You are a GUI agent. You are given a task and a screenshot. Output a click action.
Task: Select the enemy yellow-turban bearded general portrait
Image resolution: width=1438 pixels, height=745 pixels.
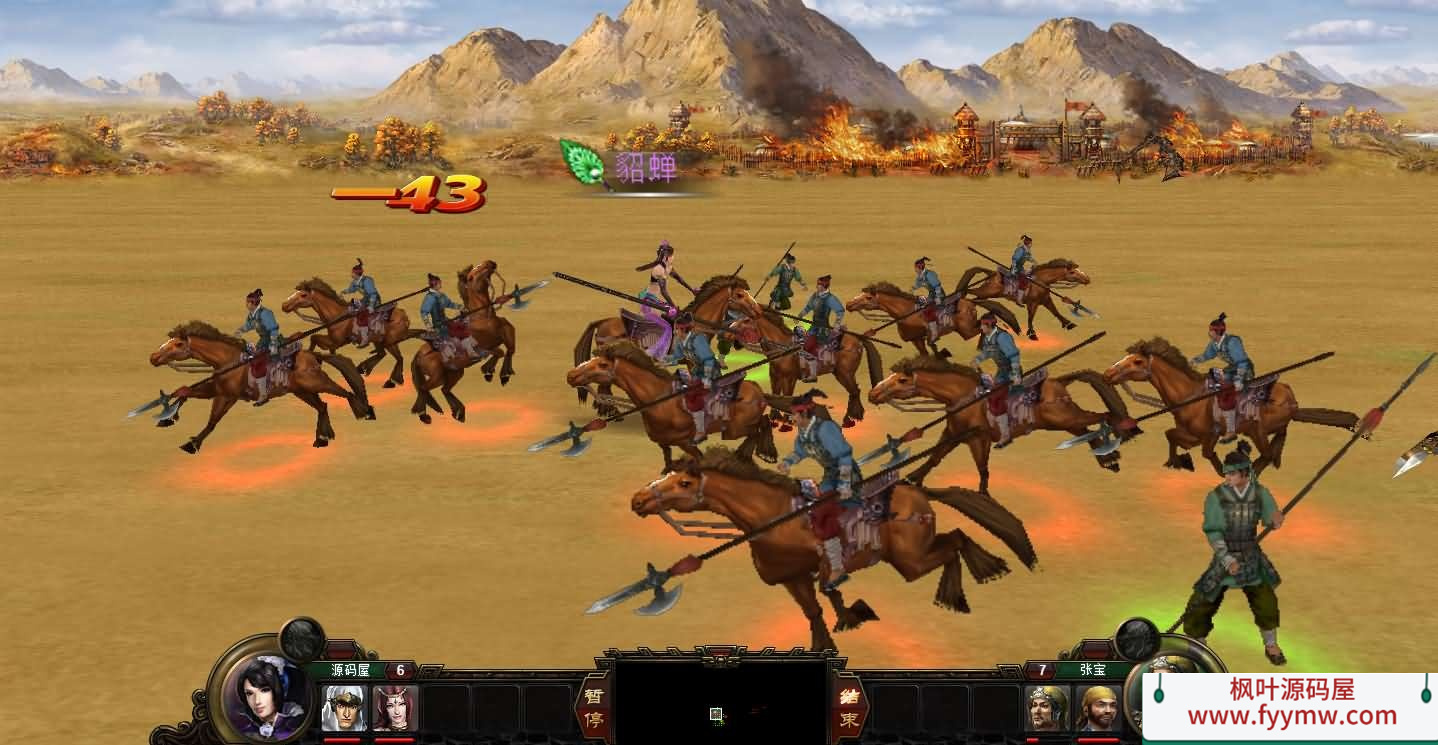(x=1098, y=708)
